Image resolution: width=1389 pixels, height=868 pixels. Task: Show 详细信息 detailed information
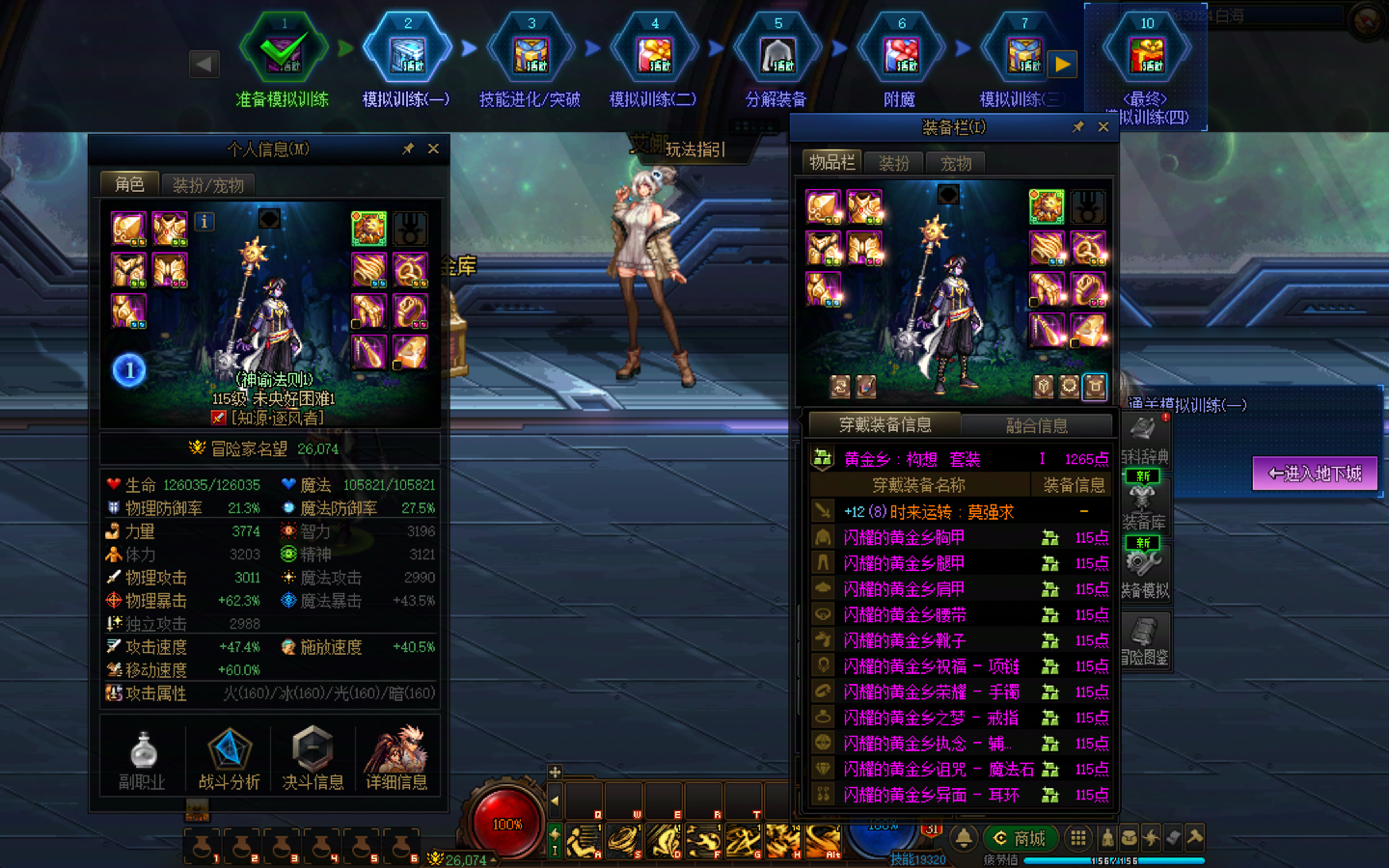[396, 759]
